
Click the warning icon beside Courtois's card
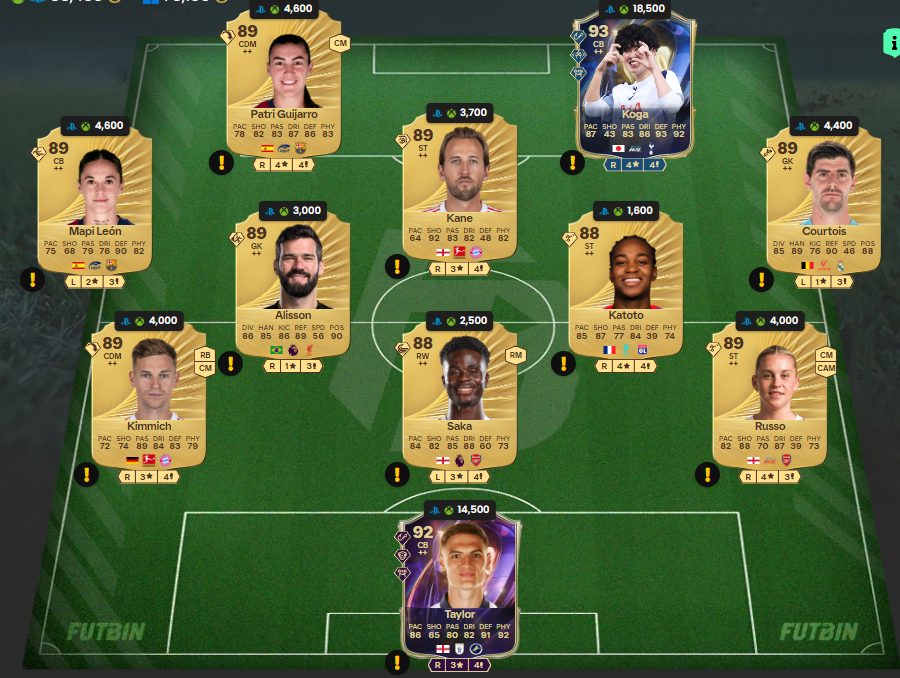(760, 279)
